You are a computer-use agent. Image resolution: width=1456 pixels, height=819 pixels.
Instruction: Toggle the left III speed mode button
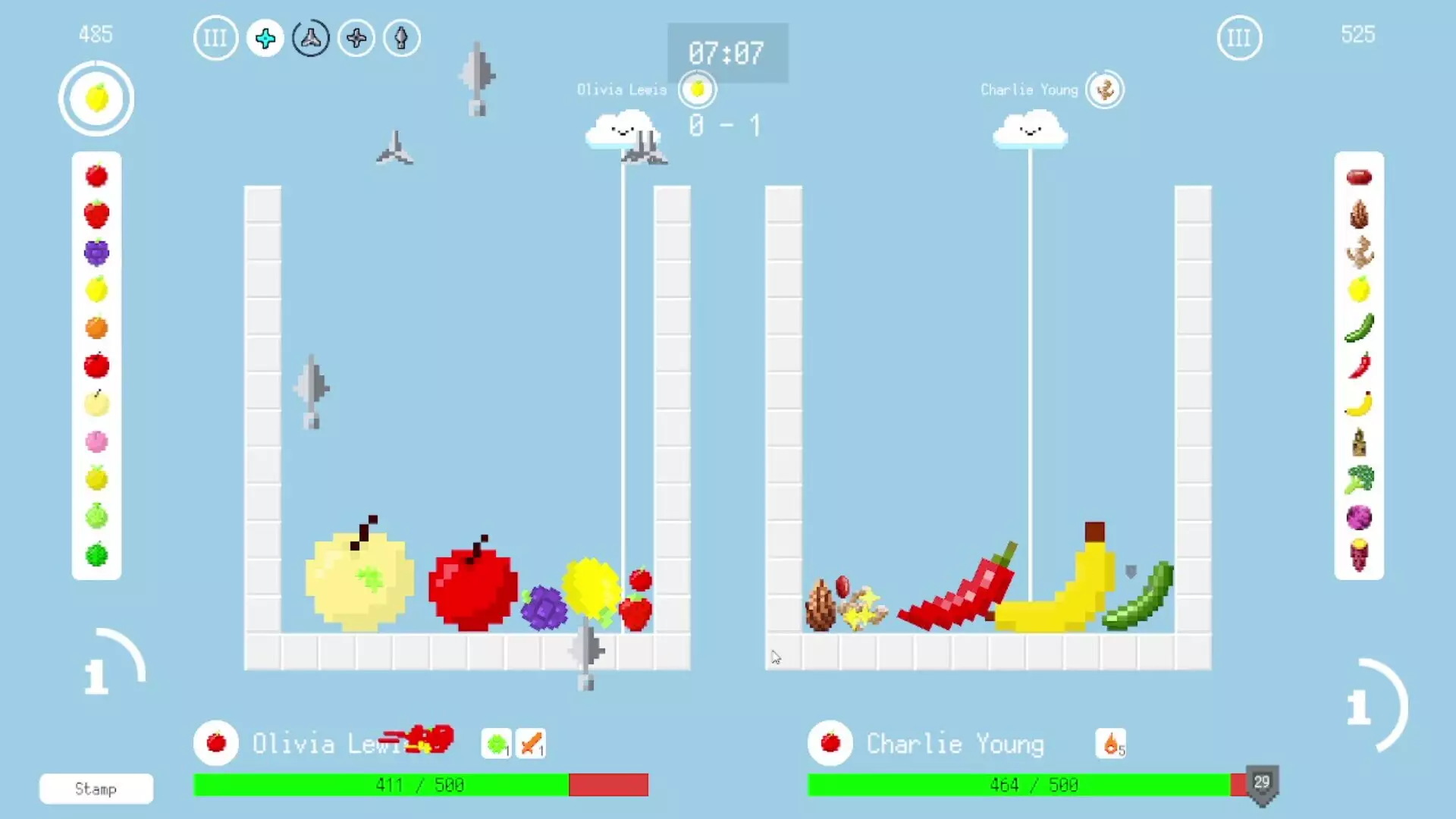(x=215, y=38)
